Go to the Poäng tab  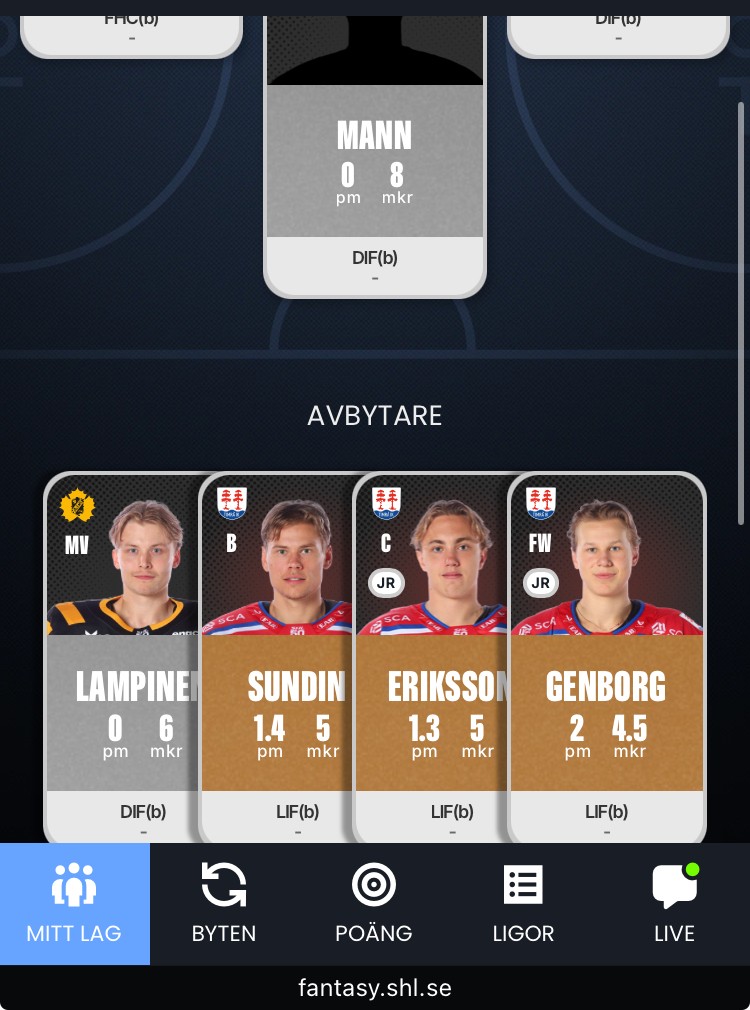[374, 903]
